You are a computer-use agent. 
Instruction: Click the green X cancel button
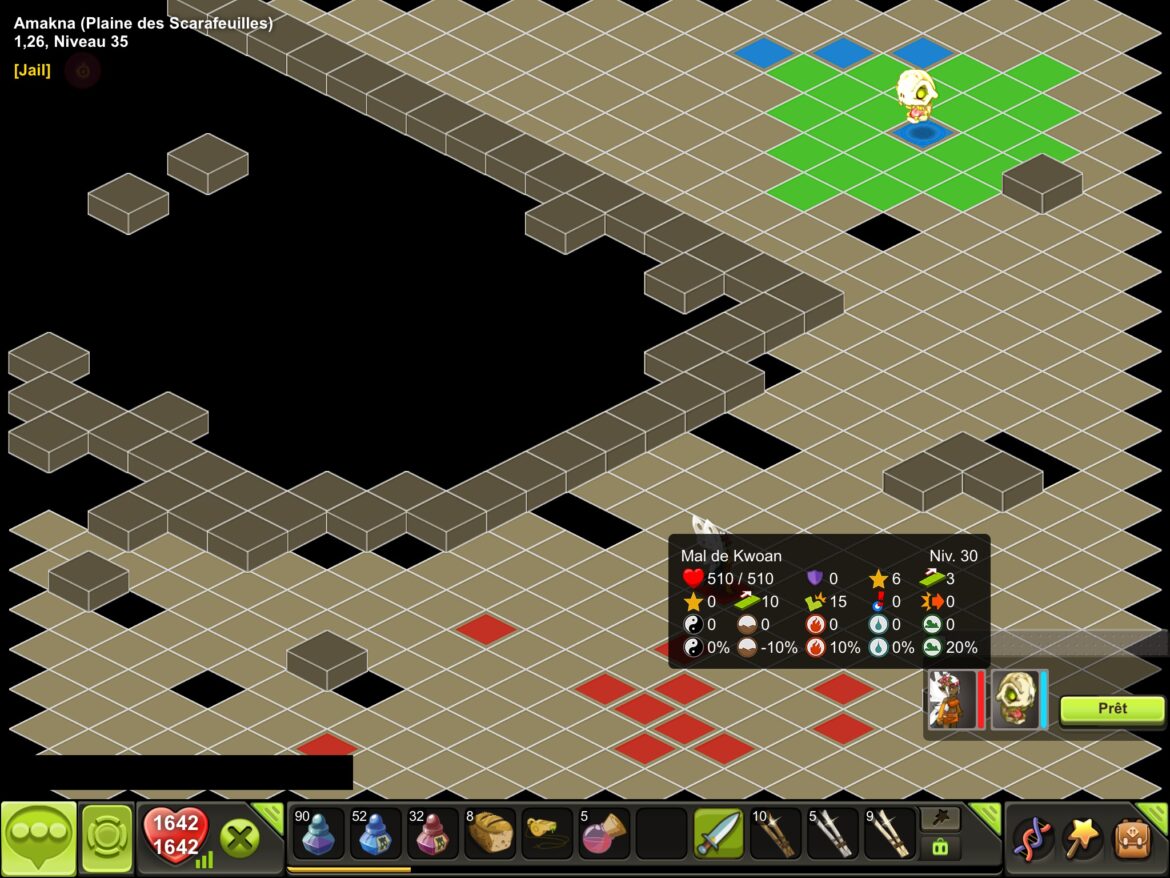tap(240, 838)
